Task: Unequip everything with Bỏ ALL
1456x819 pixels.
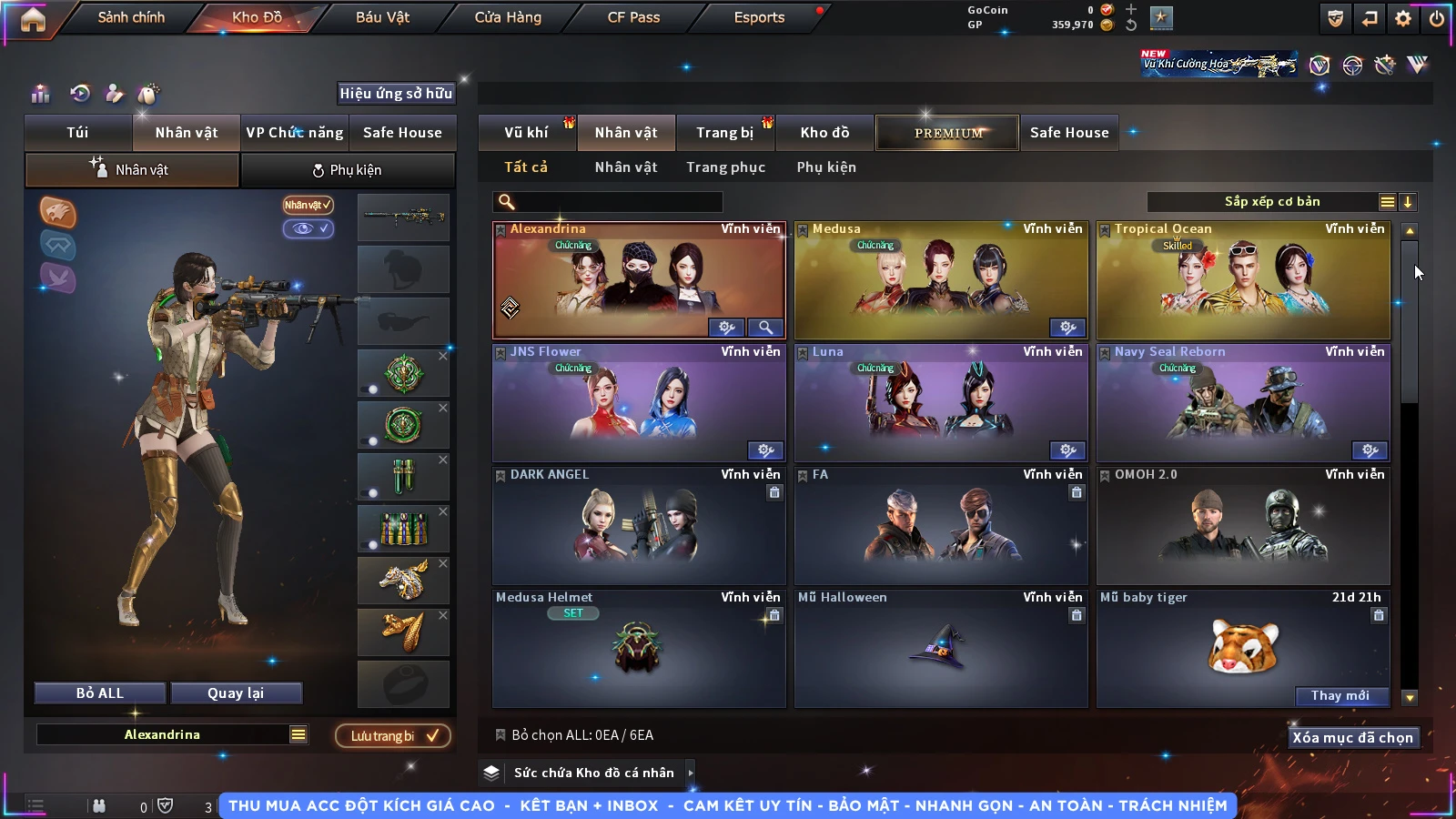Action: 100,693
